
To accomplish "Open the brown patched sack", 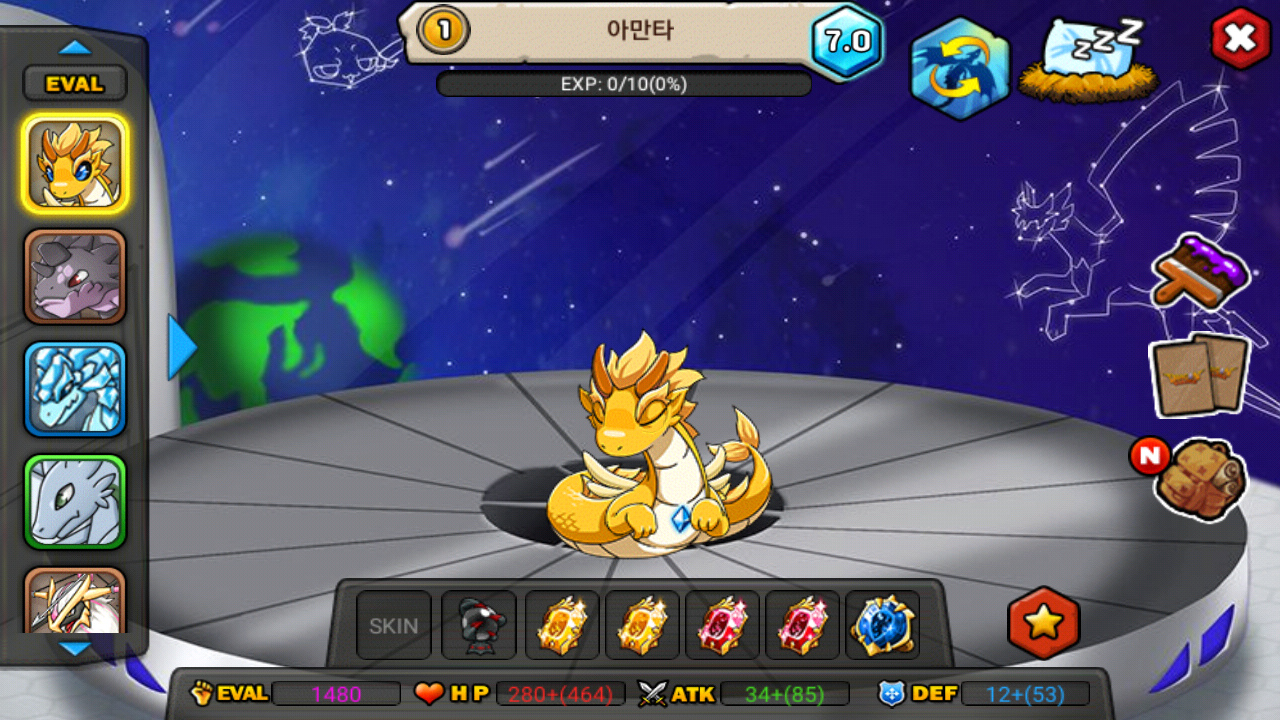I will tap(1200, 478).
